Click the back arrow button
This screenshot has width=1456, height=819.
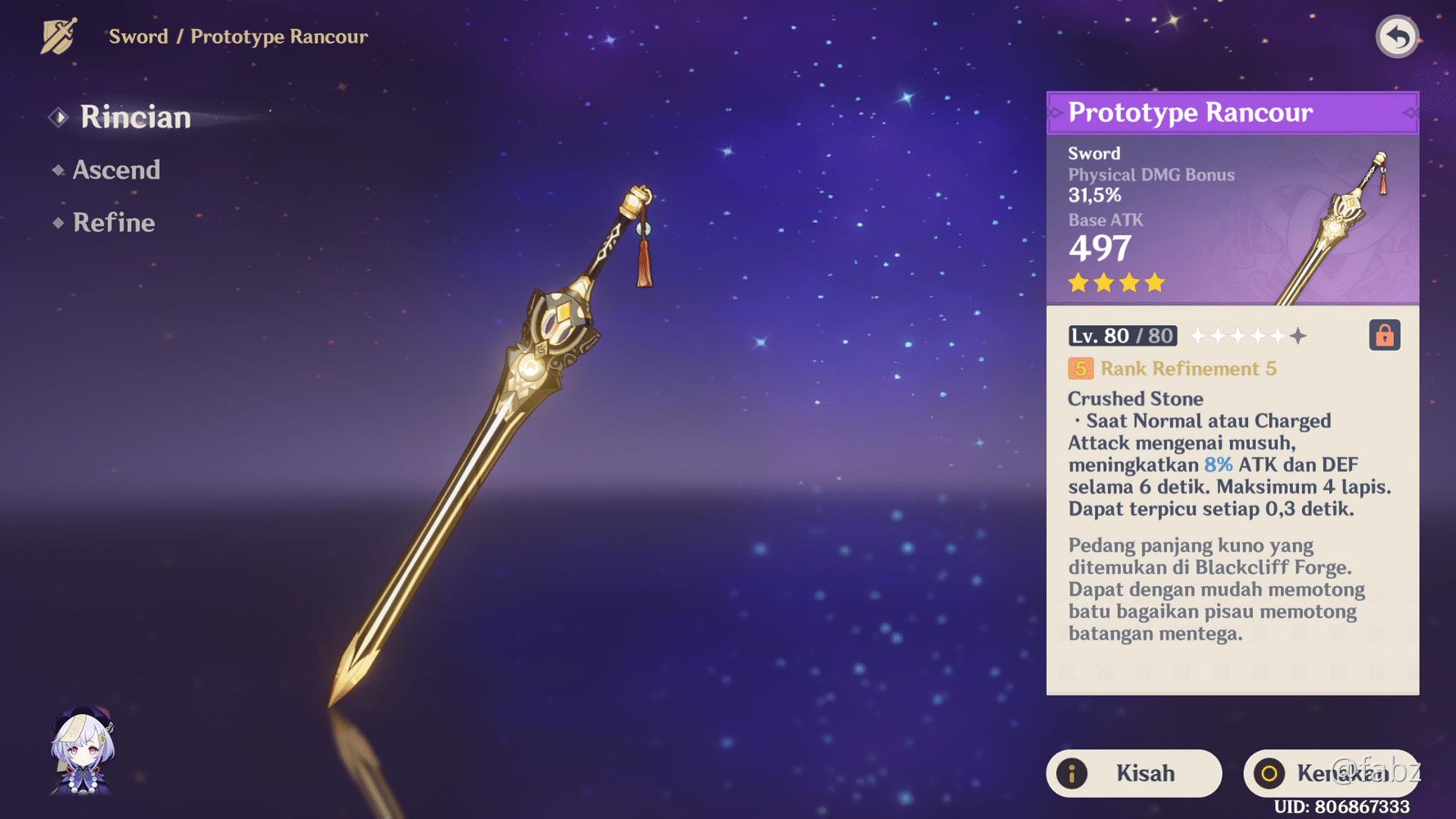1396,37
